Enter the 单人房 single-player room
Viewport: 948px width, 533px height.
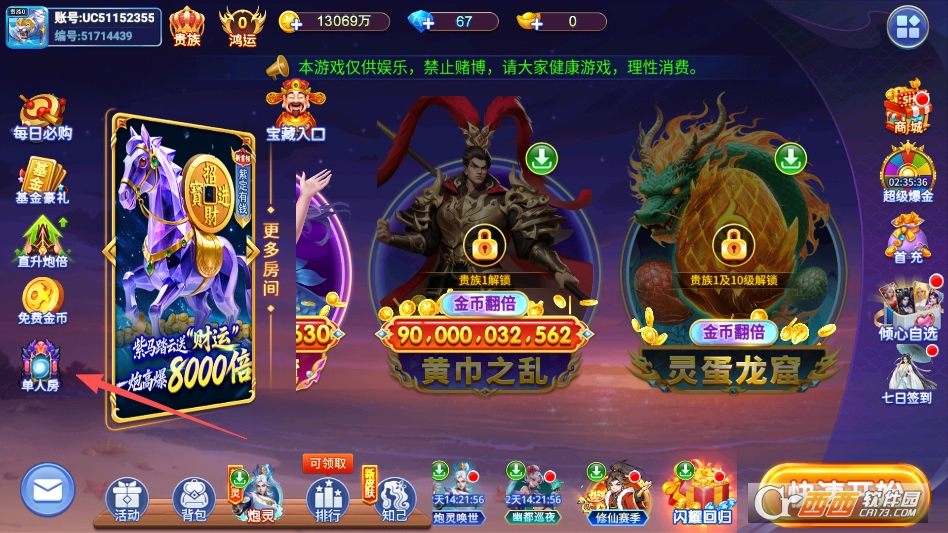(x=42, y=364)
